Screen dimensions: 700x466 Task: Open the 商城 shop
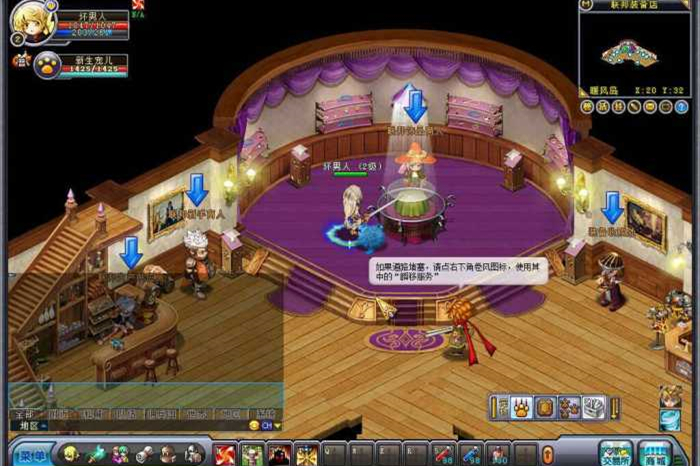point(655,453)
